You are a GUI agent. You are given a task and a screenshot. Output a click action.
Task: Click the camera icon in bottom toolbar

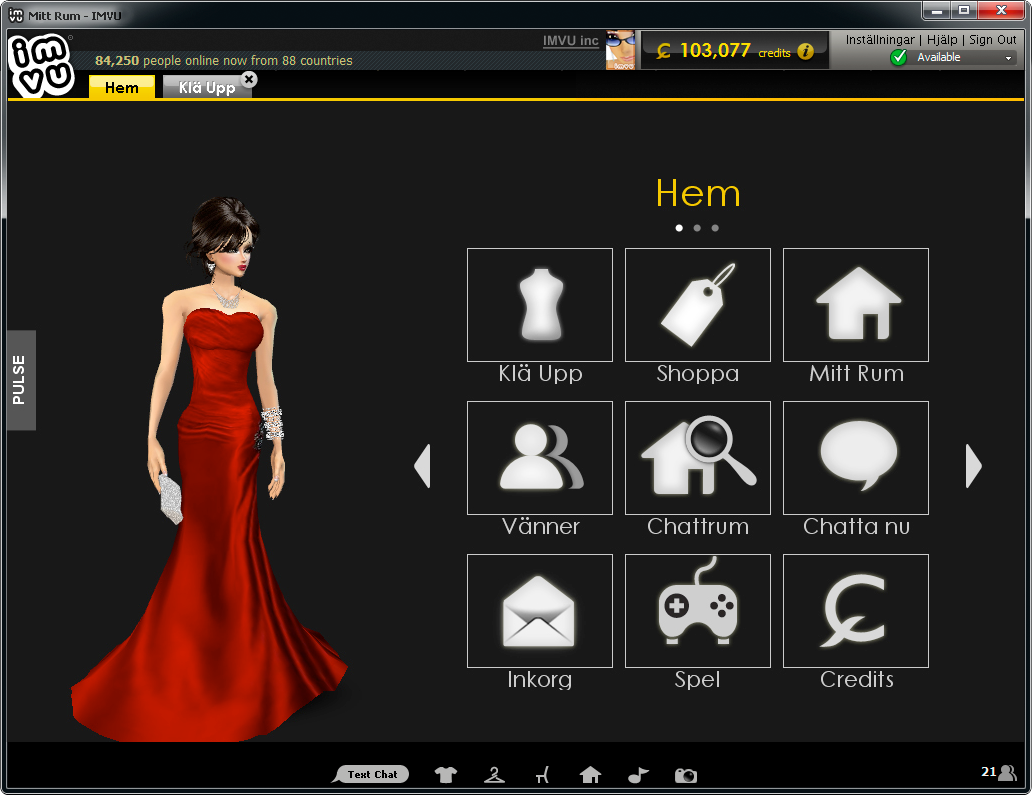point(685,775)
